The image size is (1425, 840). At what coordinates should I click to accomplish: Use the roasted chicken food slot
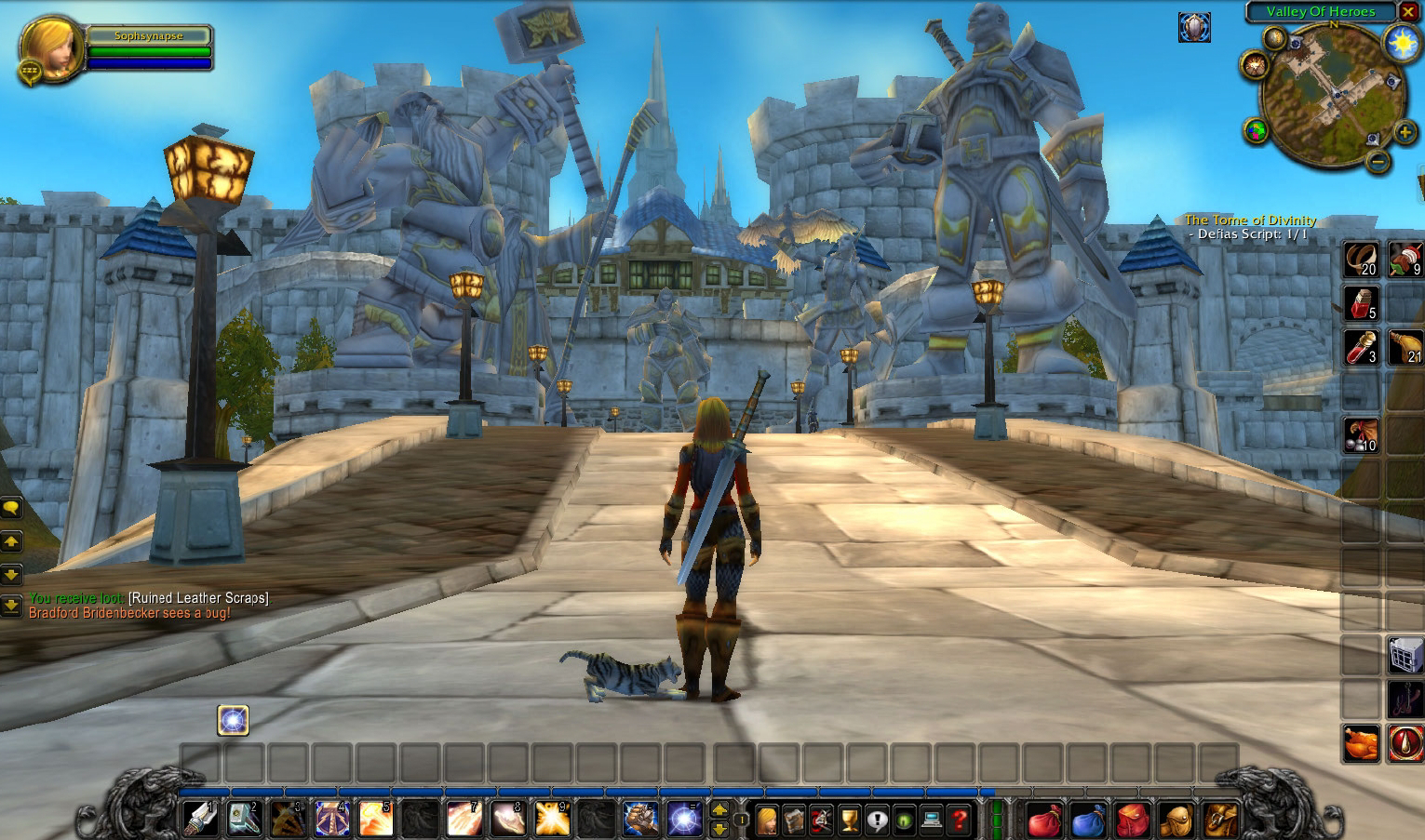pos(1361,743)
